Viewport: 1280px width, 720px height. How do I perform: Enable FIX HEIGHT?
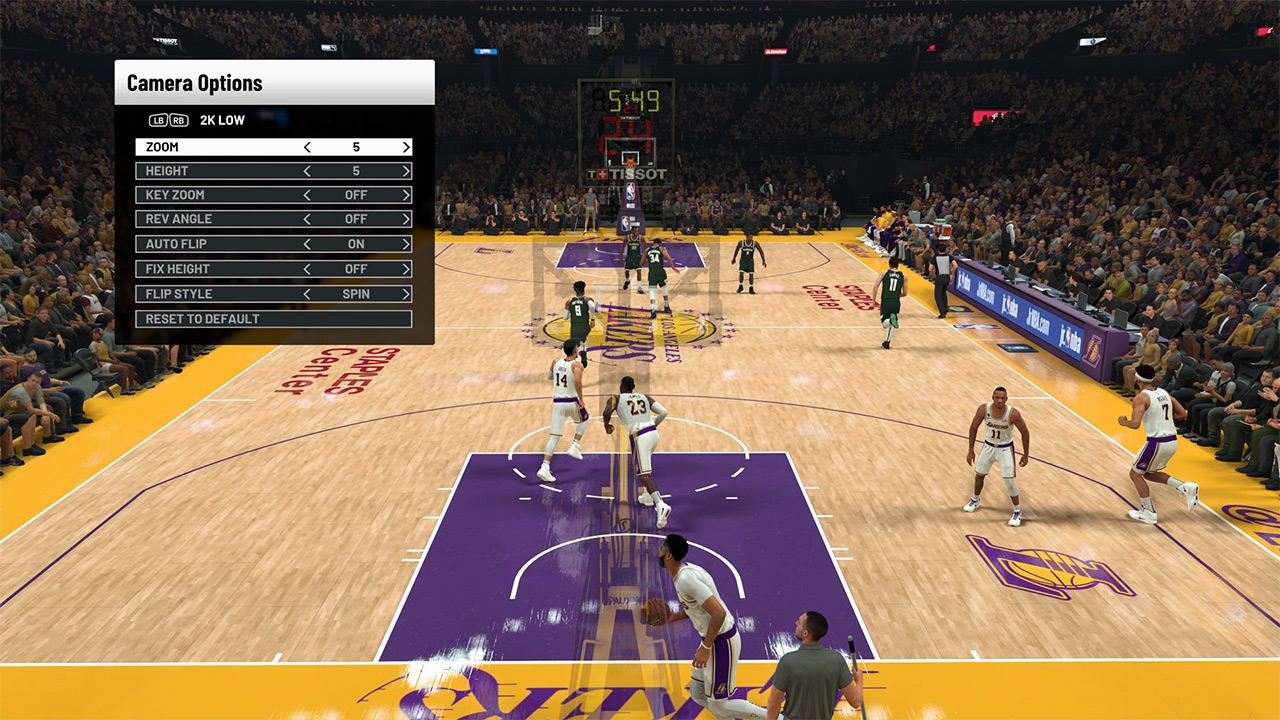[405, 268]
